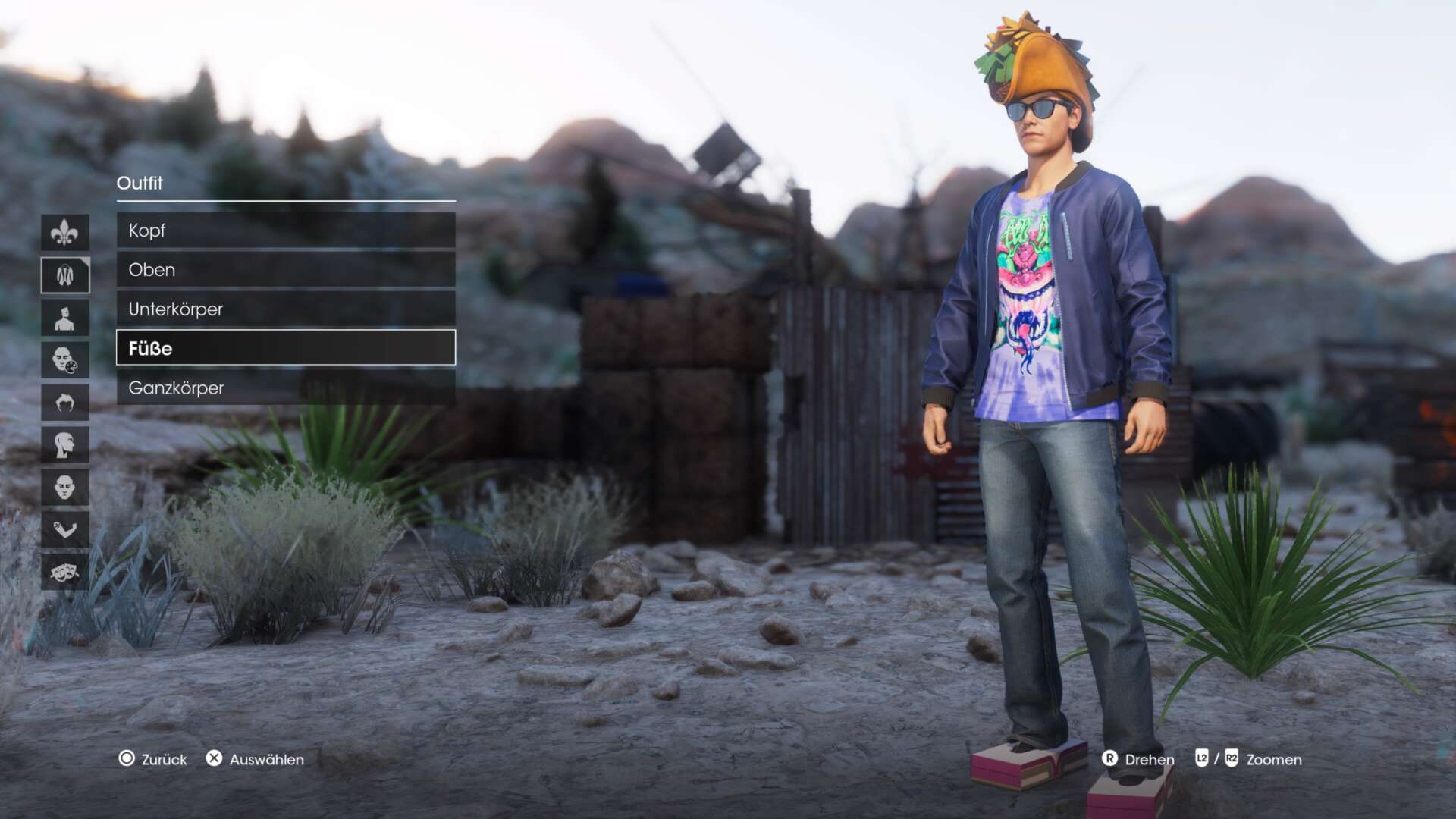Viewport: 1456px width, 819px height.
Task: Open the tattooed arm tab
Action: [65, 529]
